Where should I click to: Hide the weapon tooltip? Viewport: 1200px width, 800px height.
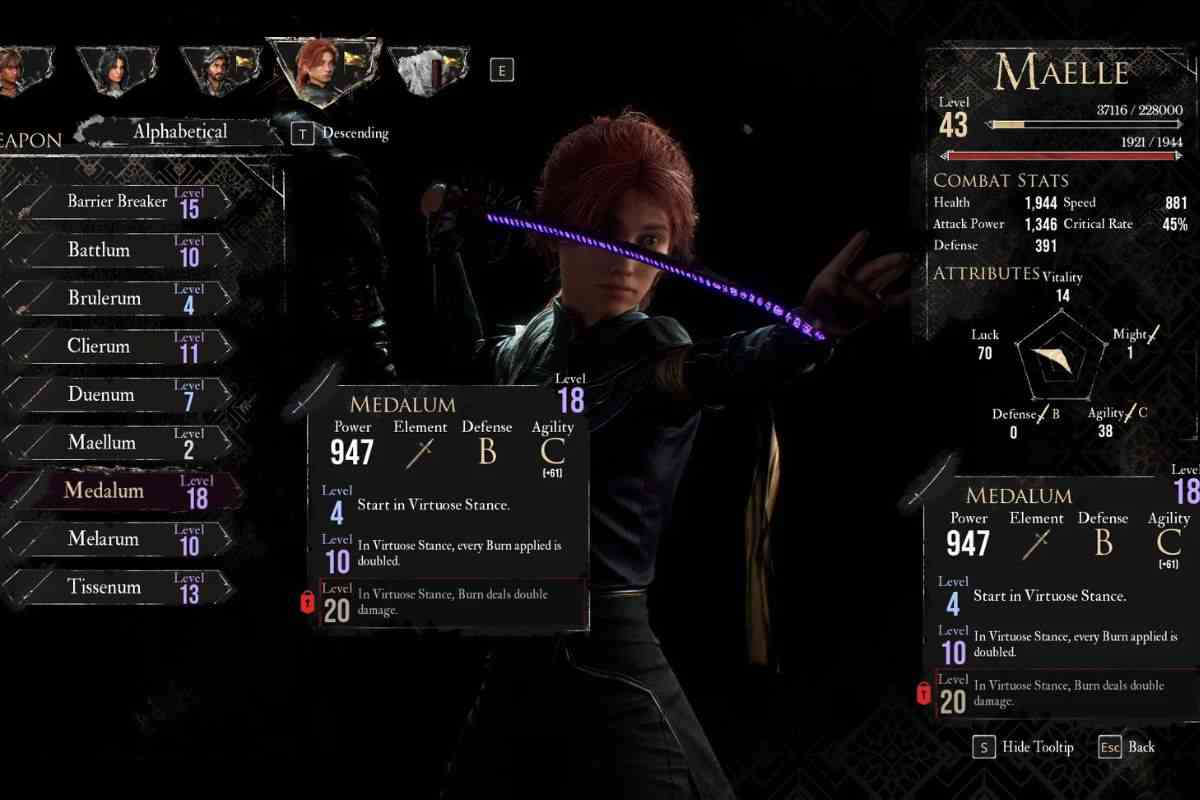pos(1023,747)
